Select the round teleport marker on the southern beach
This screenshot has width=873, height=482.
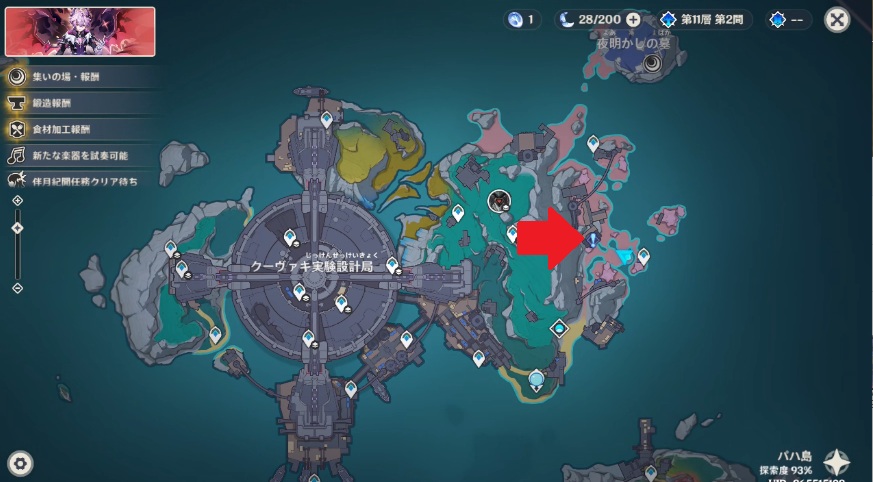coord(538,379)
